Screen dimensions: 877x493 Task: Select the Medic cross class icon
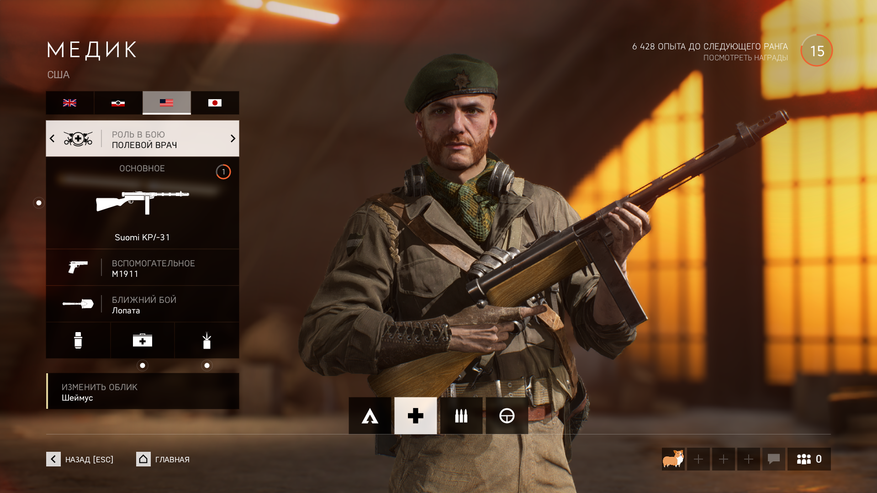pos(416,415)
